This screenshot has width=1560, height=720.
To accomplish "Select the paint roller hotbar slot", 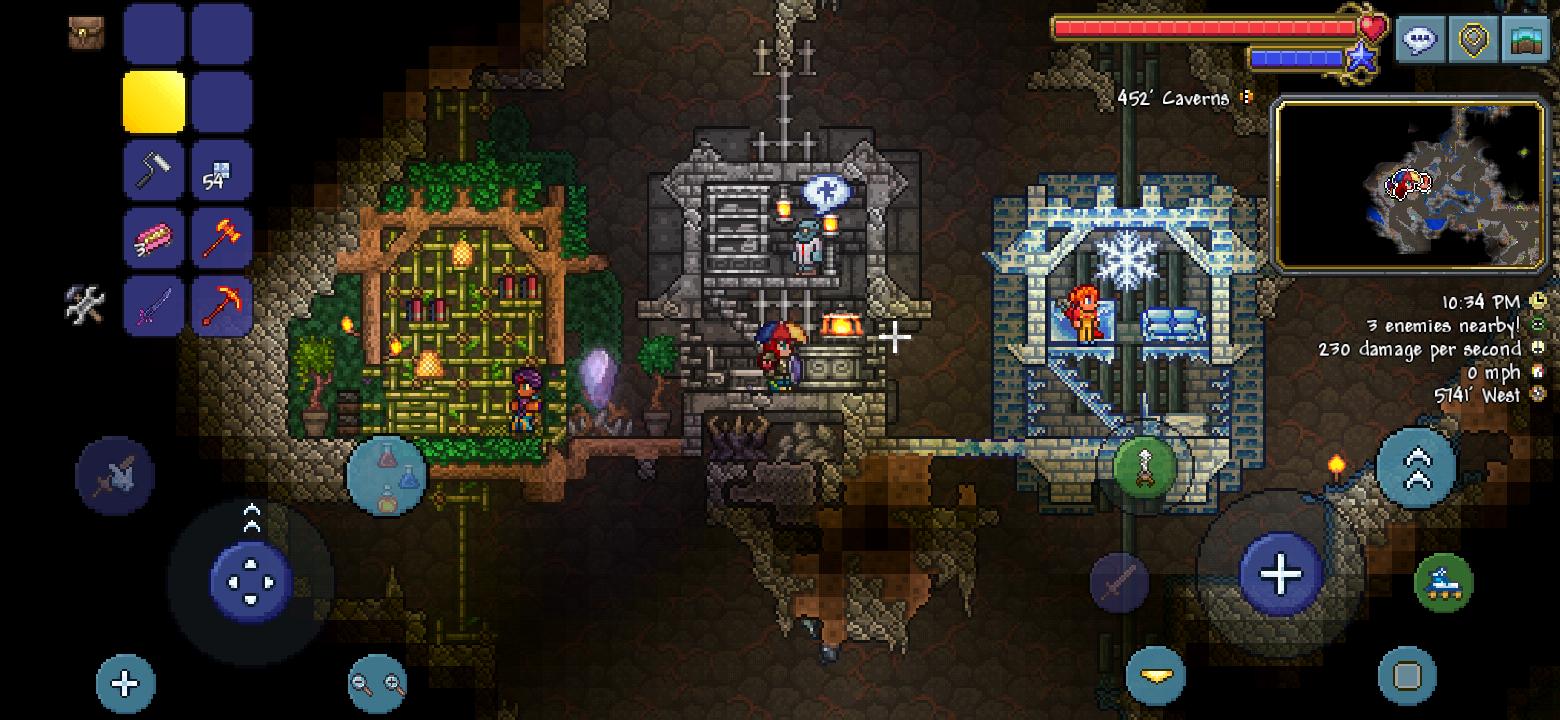I will [x=154, y=170].
